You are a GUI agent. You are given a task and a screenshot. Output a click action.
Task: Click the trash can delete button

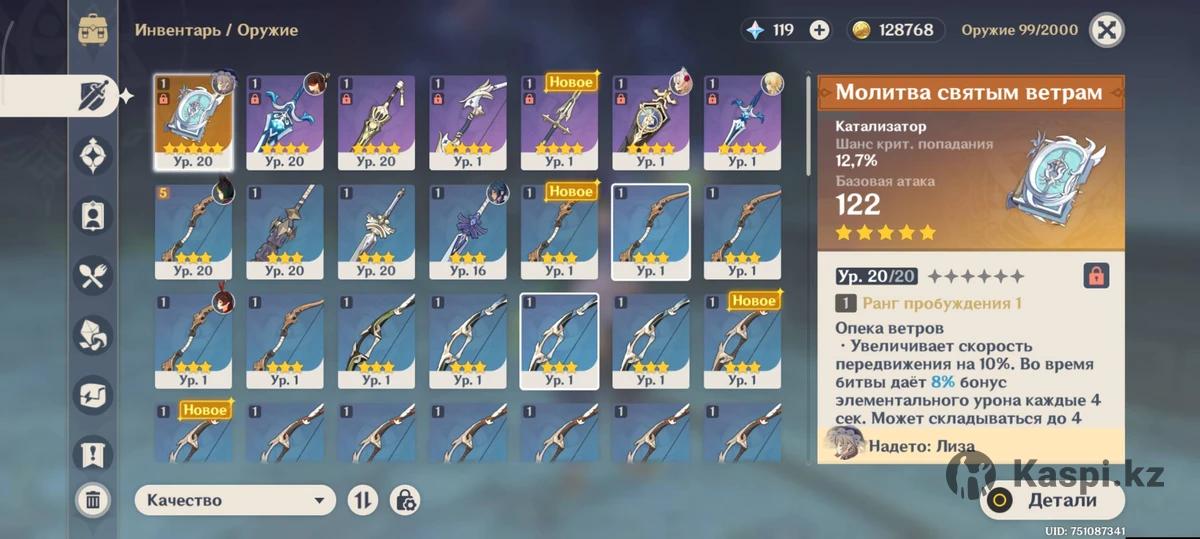click(93, 499)
